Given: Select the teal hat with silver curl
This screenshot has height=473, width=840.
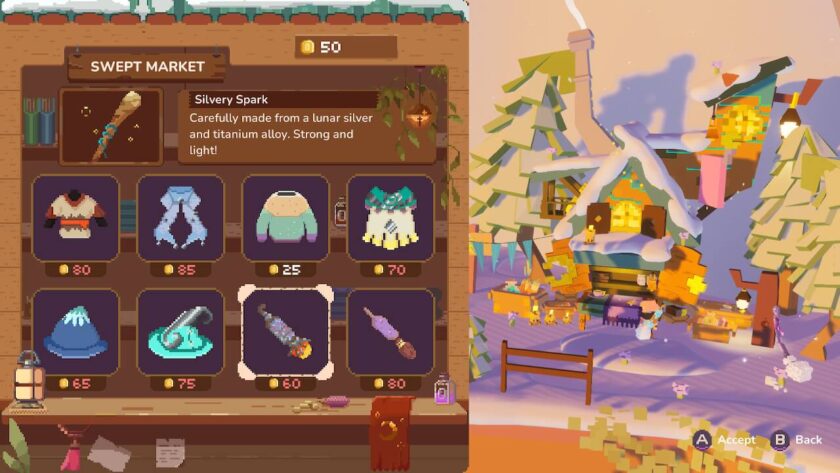Looking at the screenshot, I should click(x=180, y=332).
